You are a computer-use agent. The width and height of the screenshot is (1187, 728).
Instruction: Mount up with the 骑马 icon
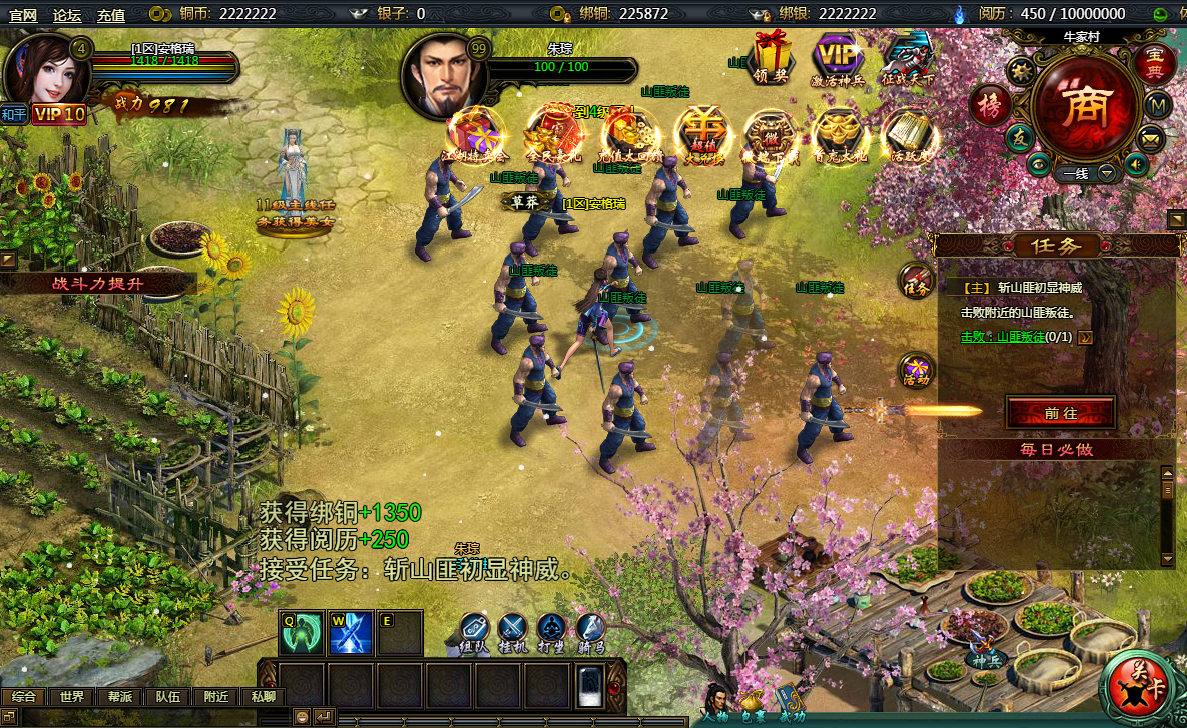[591, 632]
